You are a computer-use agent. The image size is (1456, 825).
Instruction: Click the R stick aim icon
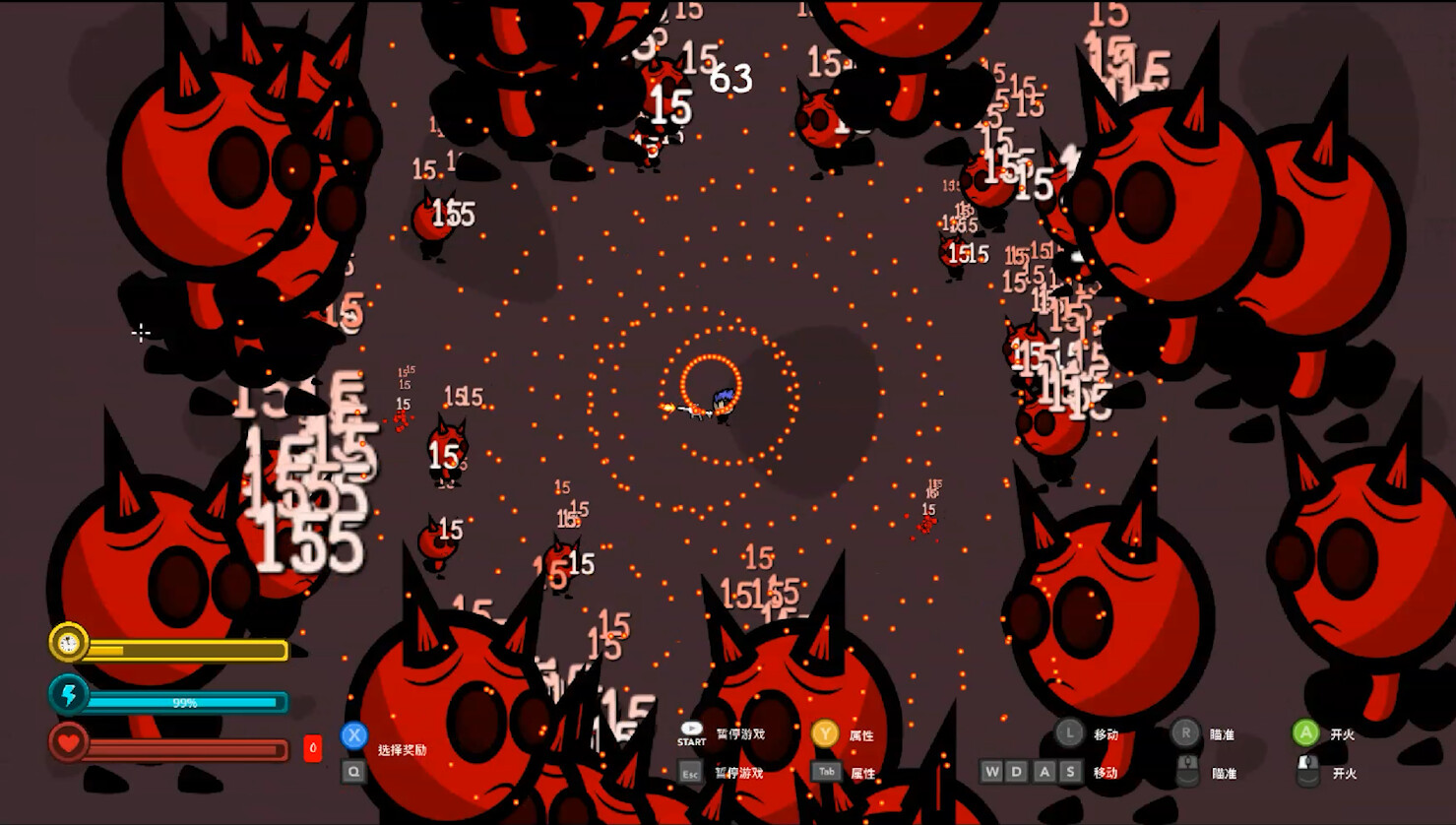pos(1185,732)
